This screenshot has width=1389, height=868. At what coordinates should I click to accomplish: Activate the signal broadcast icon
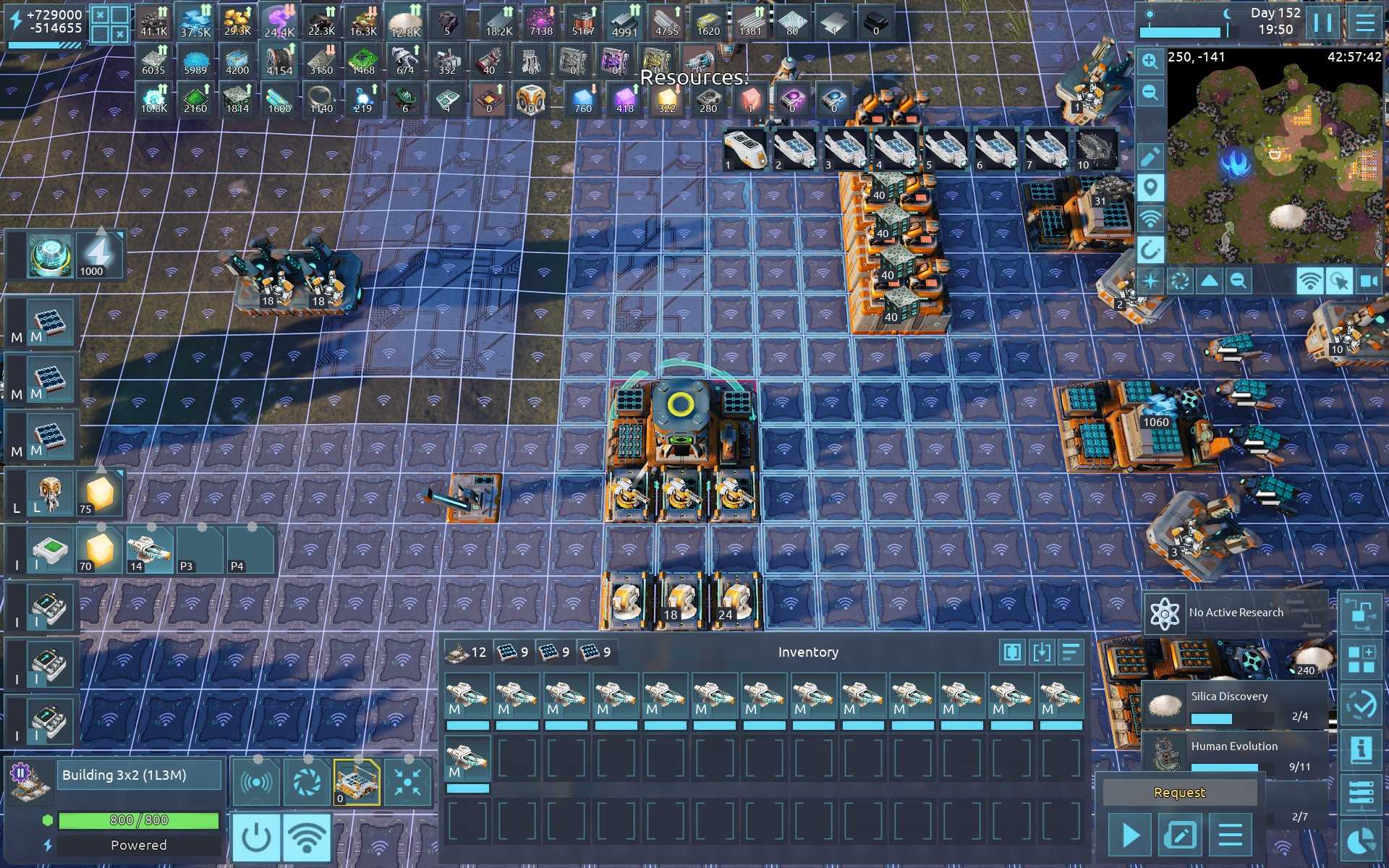(x=256, y=782)
